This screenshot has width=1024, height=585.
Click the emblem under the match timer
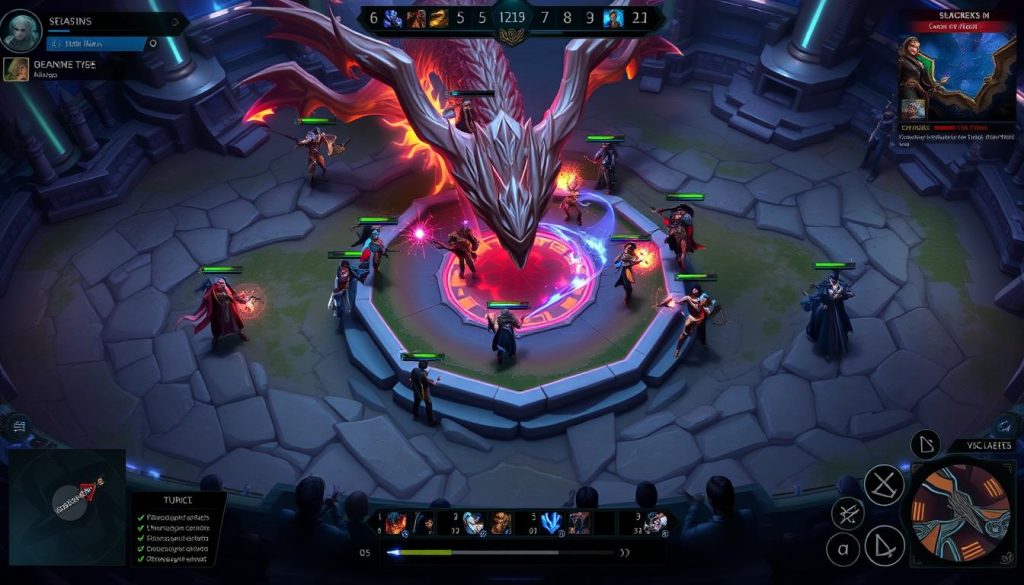click(512, 37)
